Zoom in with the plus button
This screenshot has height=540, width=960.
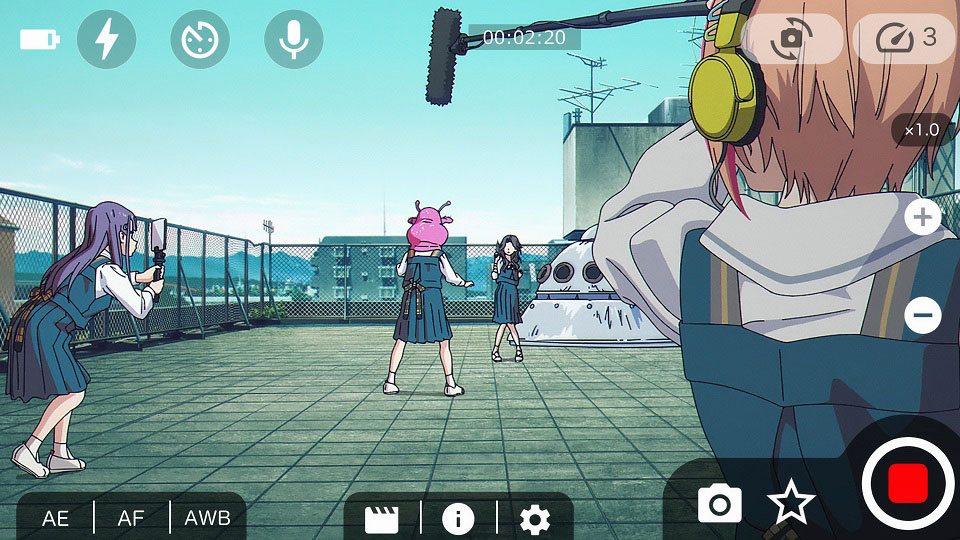click(922, 217)
